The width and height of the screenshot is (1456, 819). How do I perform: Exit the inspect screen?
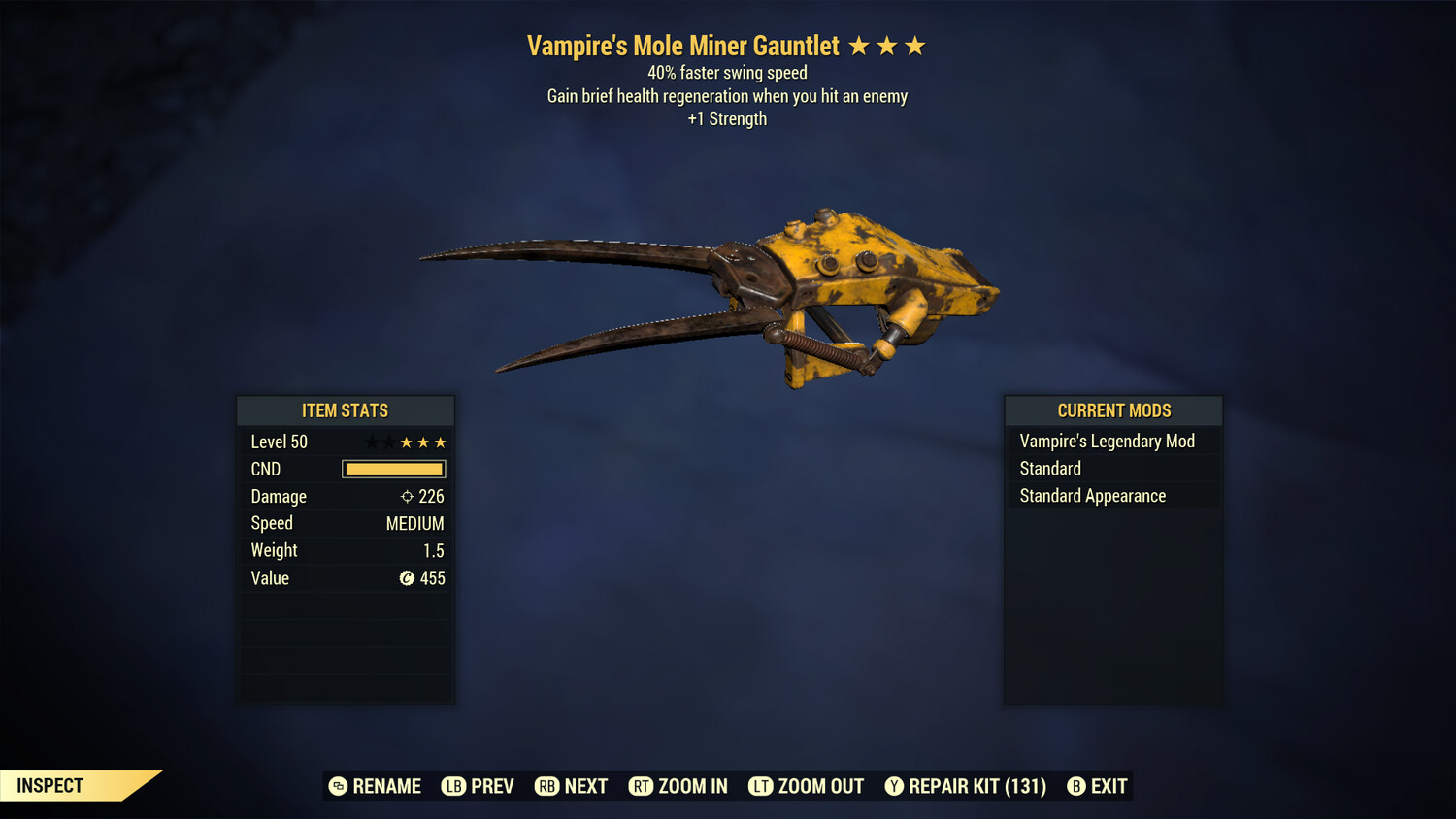(1098, 786)
